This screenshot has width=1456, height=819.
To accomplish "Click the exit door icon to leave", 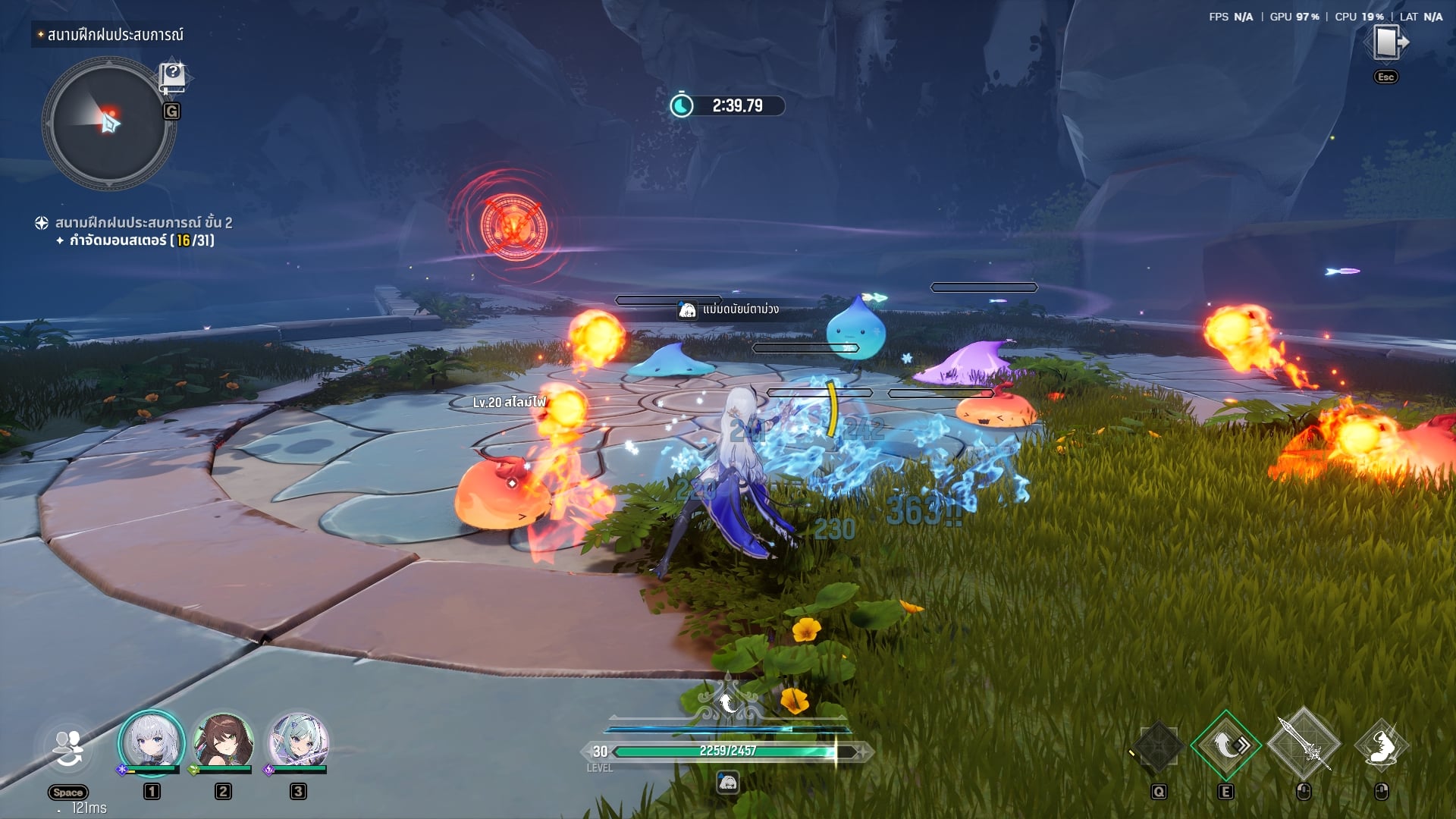I will [1386, 42].
